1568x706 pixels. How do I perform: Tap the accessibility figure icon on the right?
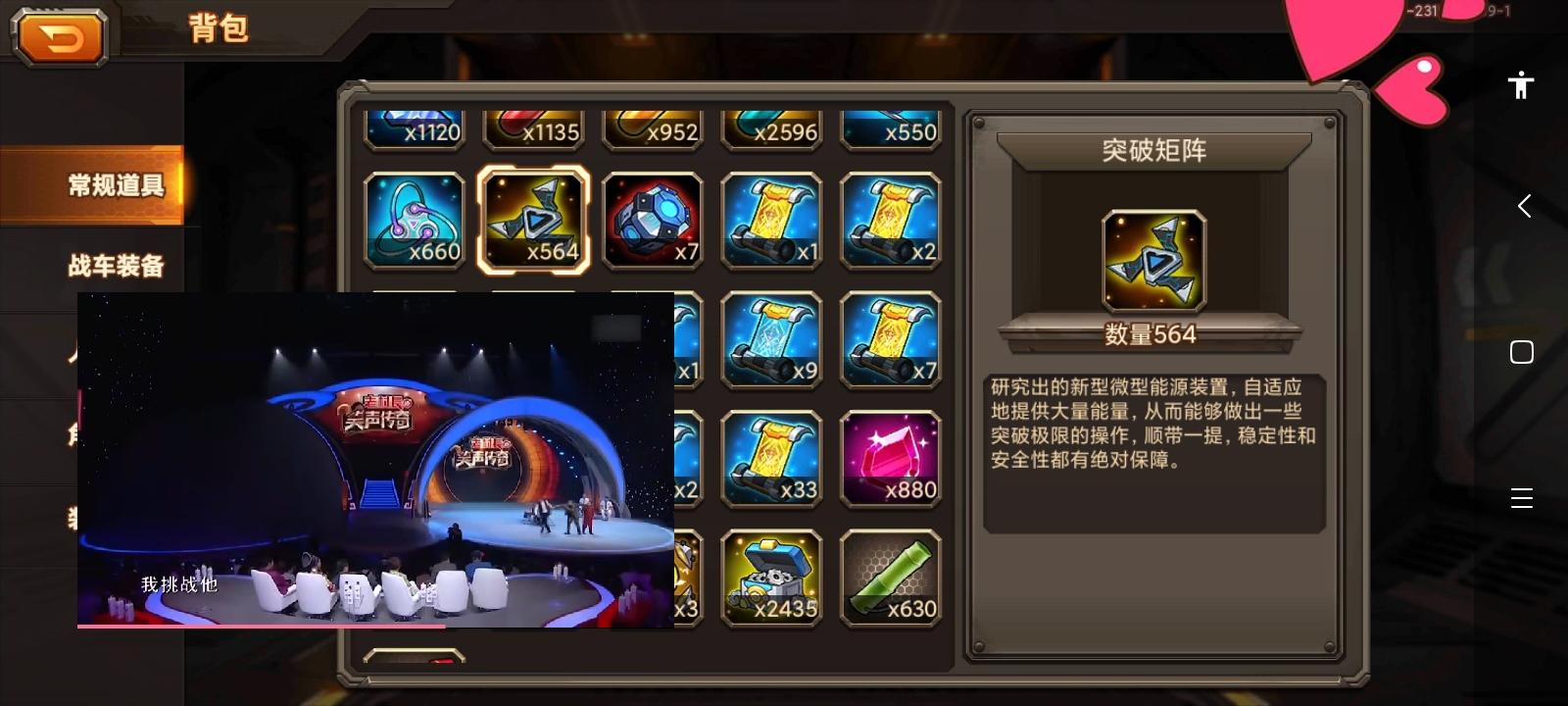(1520, 85)
